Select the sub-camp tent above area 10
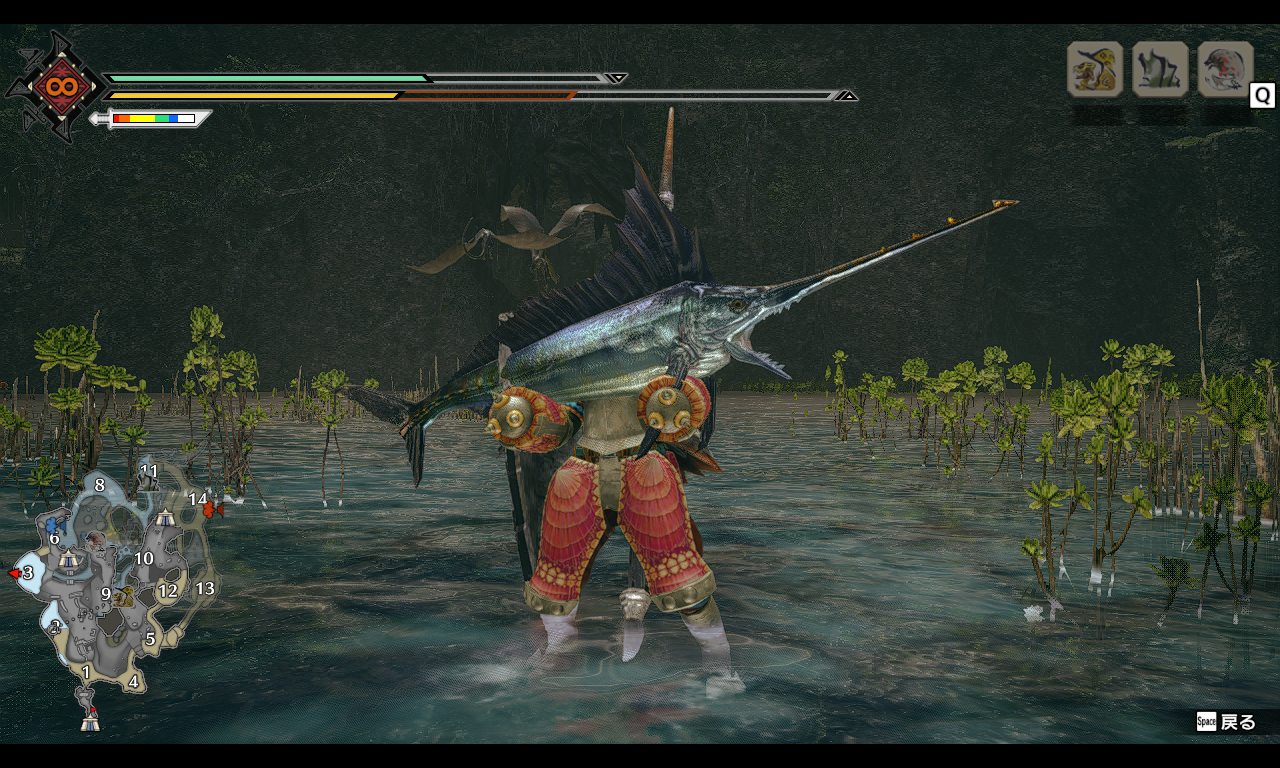Image resolution: width=1280 pixels, height=768 pixels. [x=164, y=518]
